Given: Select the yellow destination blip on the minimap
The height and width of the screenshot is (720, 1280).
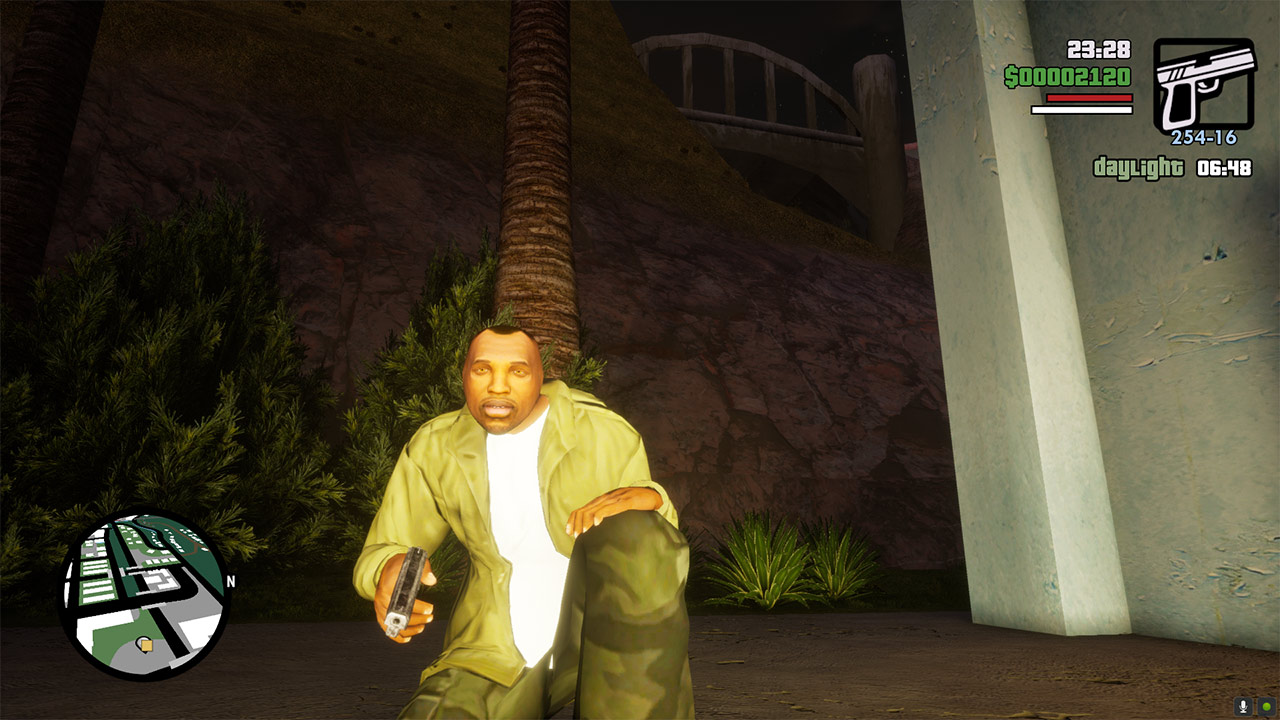Looking at the screenshot, I should [x=146, y=645].
